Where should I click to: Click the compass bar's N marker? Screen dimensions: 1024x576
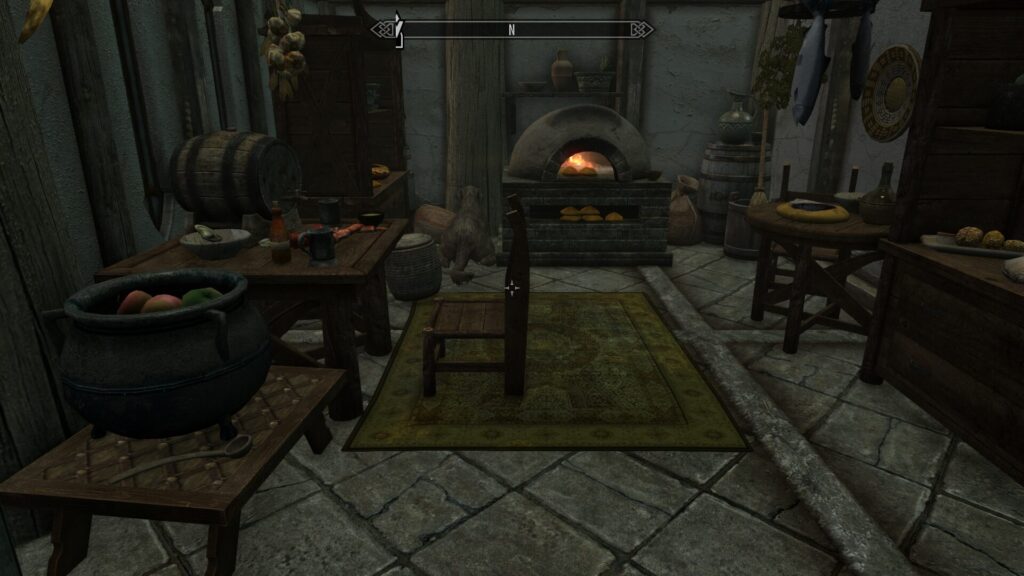tap(511, 30)
